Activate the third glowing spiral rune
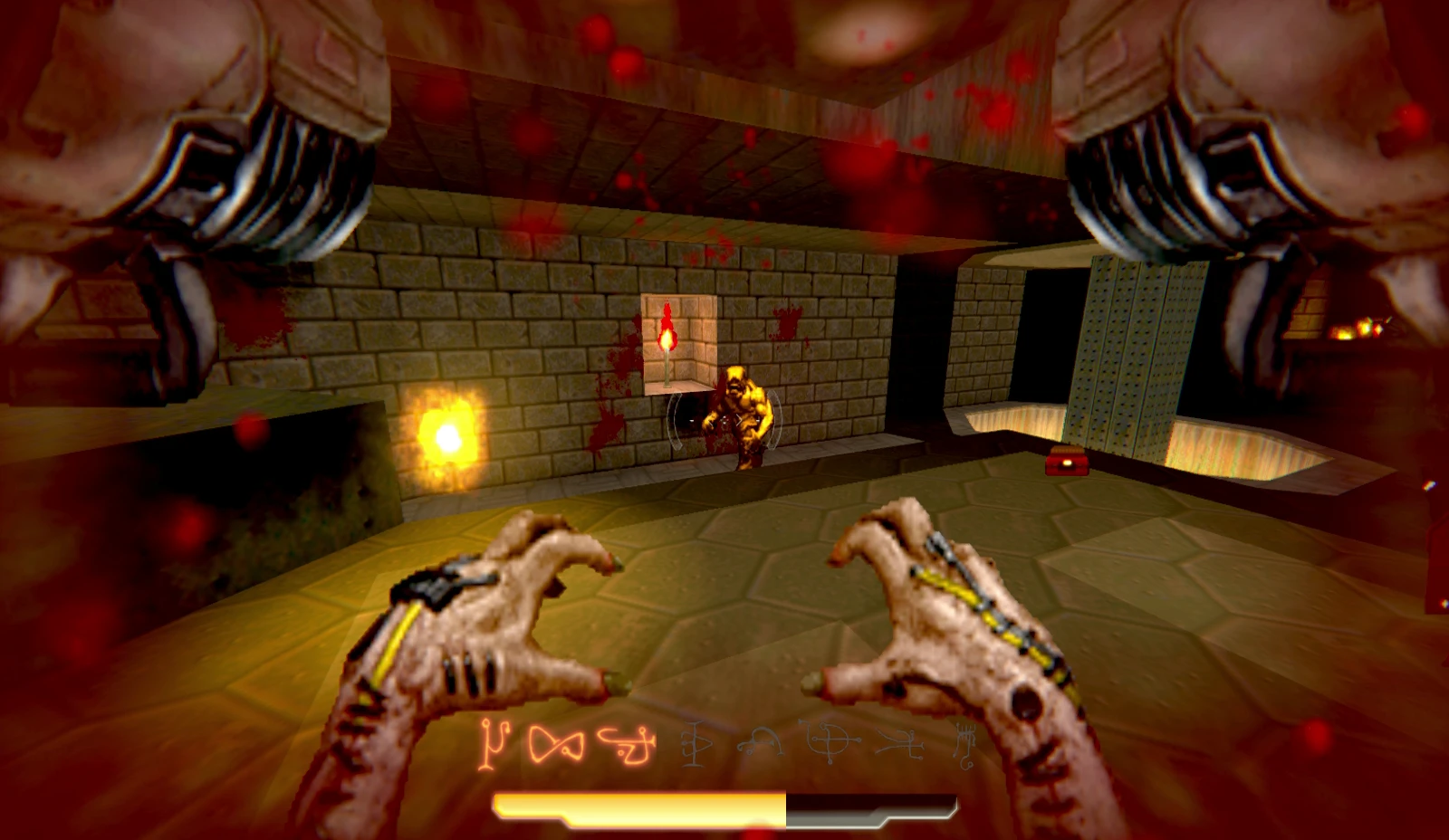 click(x=625, y=744)
